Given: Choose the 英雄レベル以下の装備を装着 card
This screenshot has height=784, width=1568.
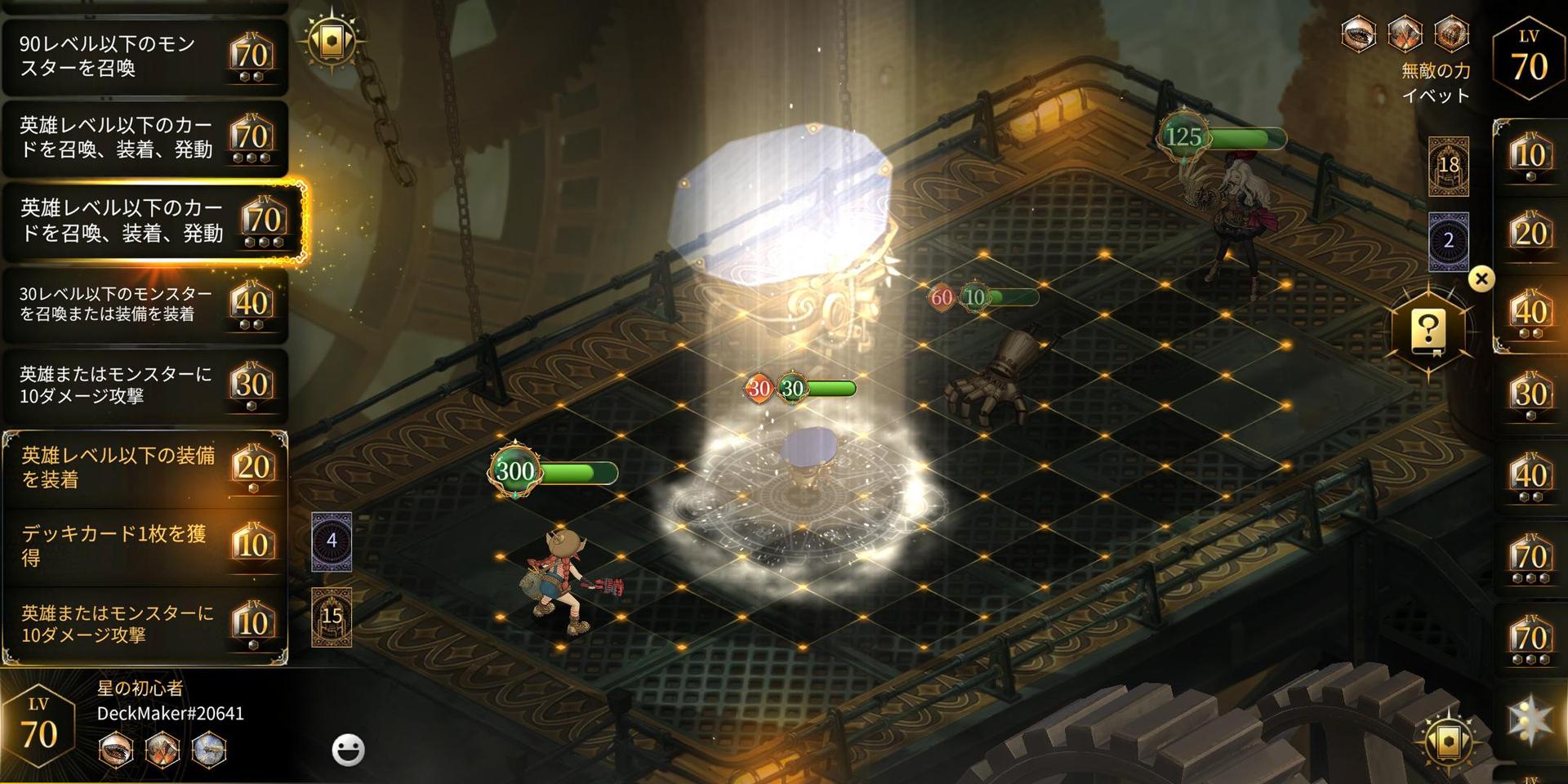Looking at the screenshot, I should click(144, 468).
